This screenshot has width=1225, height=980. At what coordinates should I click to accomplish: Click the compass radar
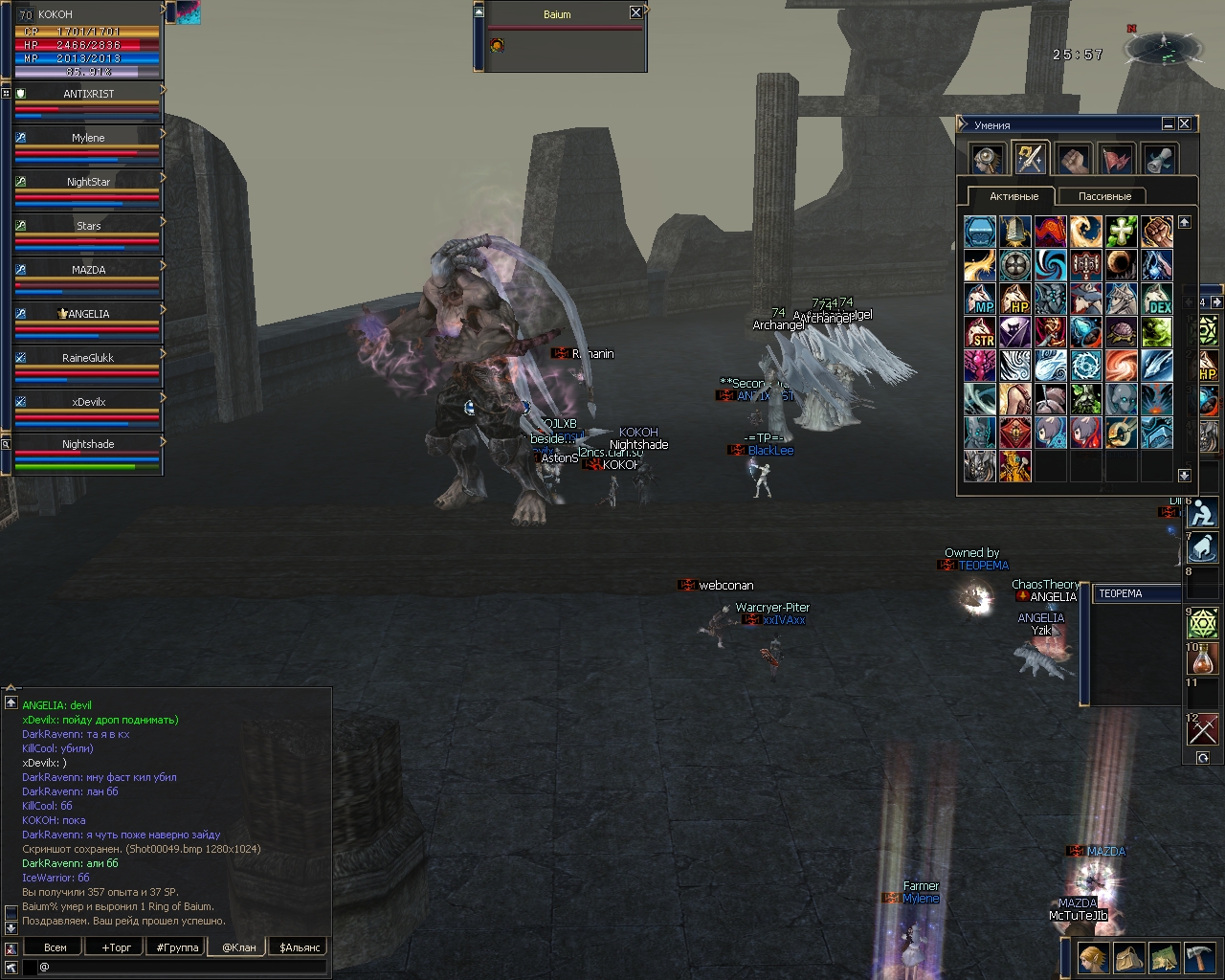click(x=1164, y=47)
